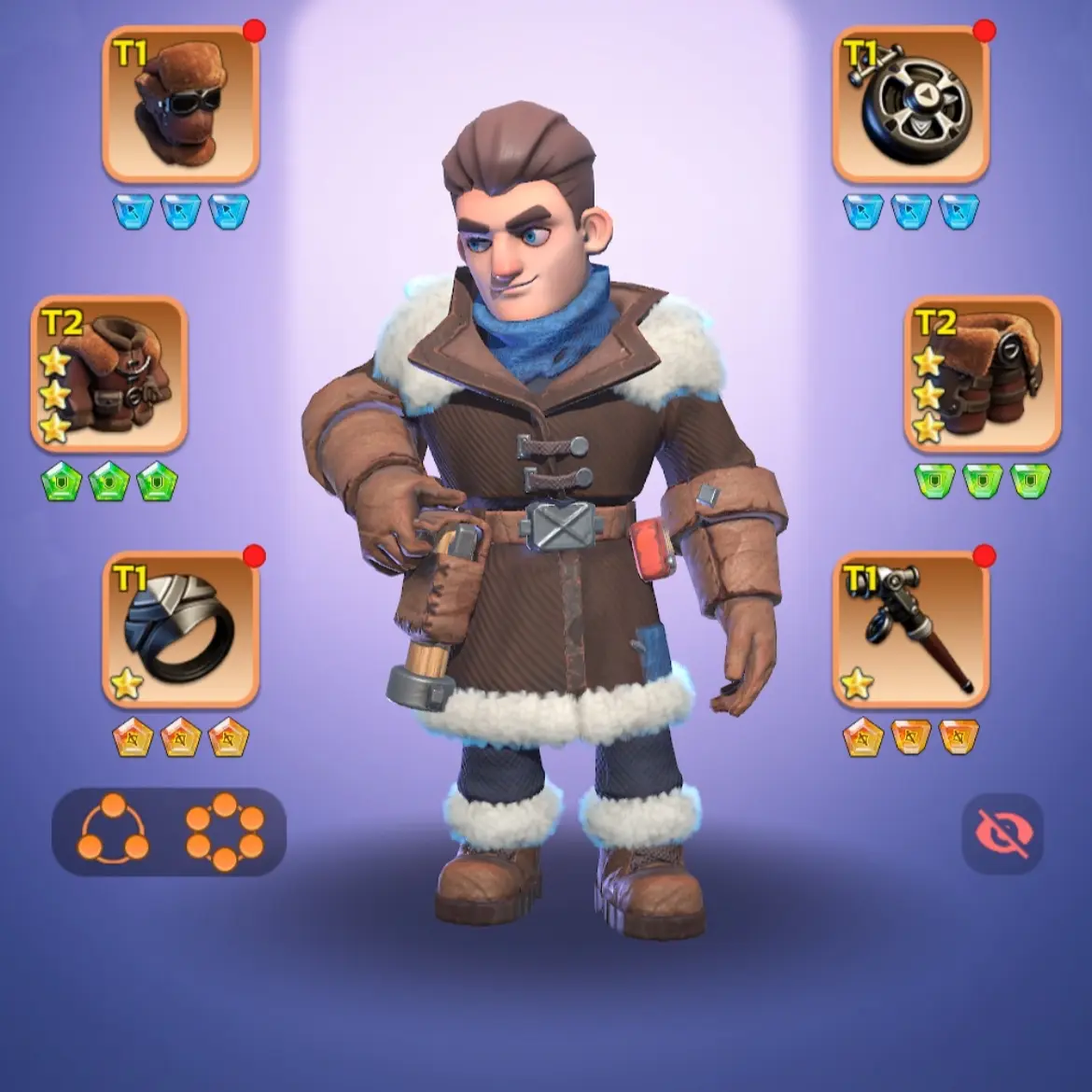Toggle the crossed-out eye visibility button
This screenshot has height=1092, width=1092.
[1002, 833]
